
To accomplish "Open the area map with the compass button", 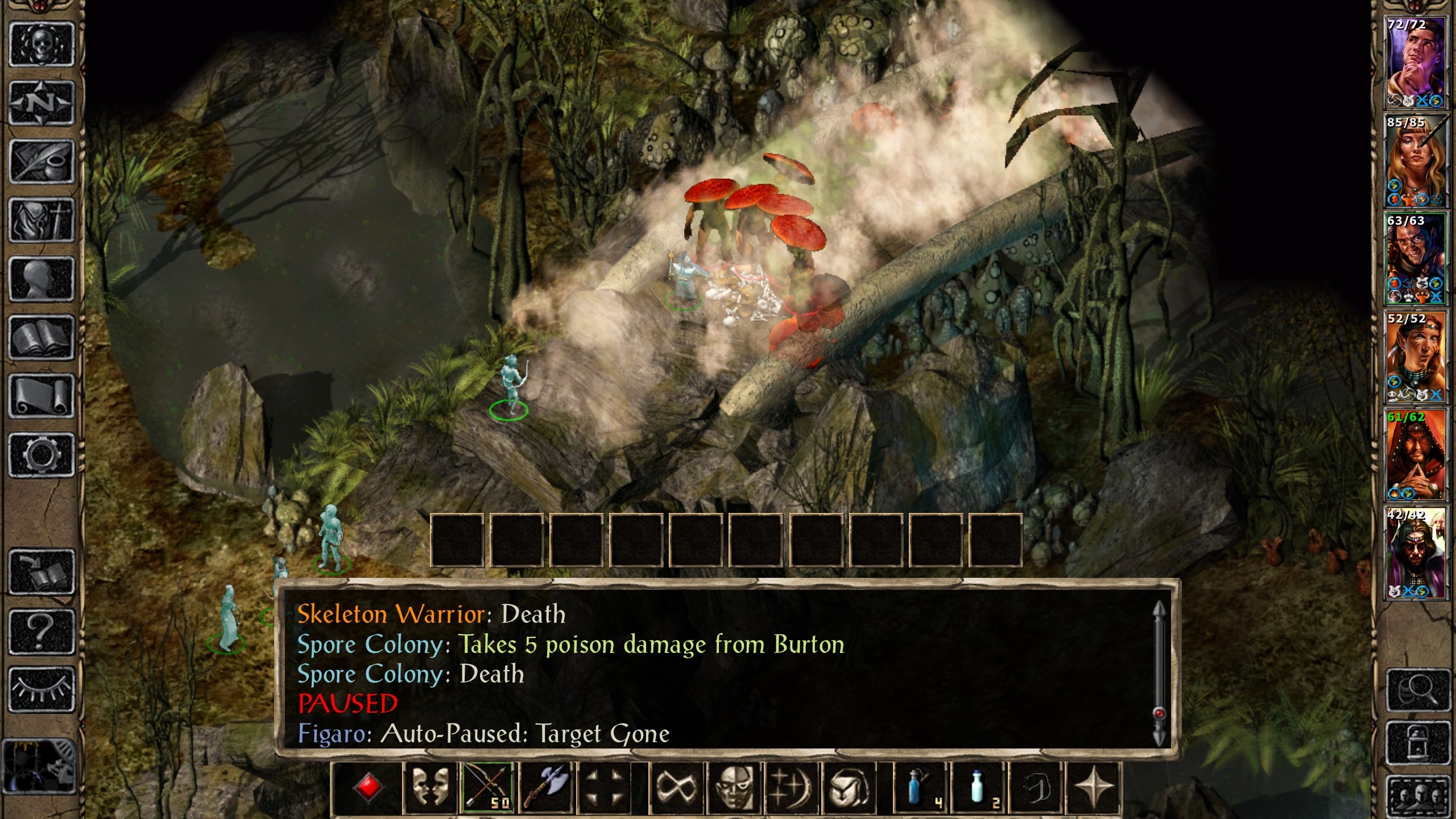I will pyautogui.click(x=41, y=103).
